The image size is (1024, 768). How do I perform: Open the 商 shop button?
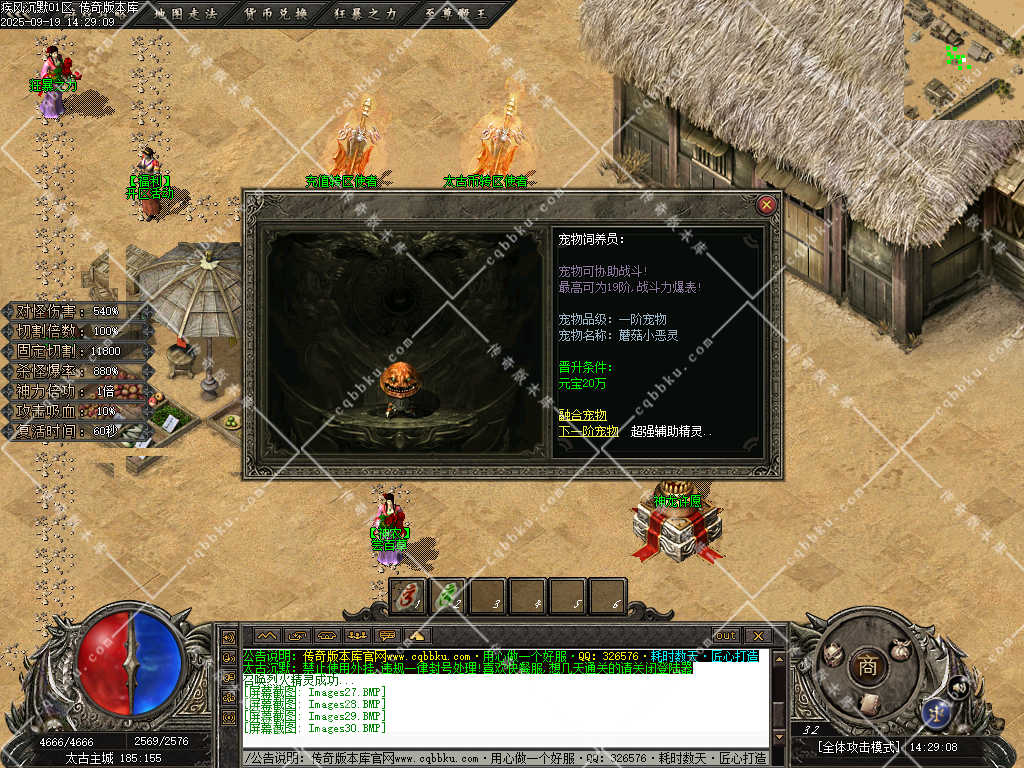pos(867,667)
